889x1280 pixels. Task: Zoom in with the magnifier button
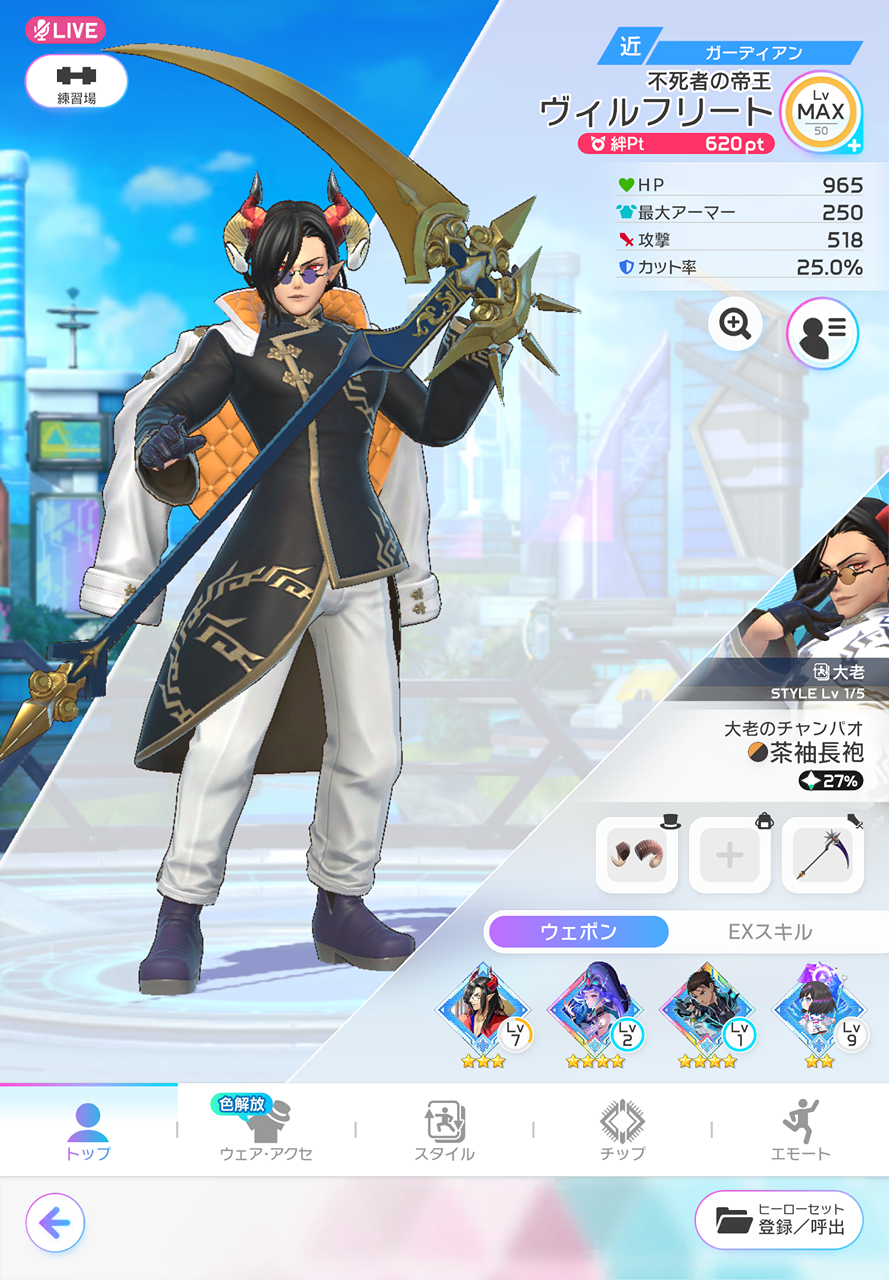click(x=735, y=323)
